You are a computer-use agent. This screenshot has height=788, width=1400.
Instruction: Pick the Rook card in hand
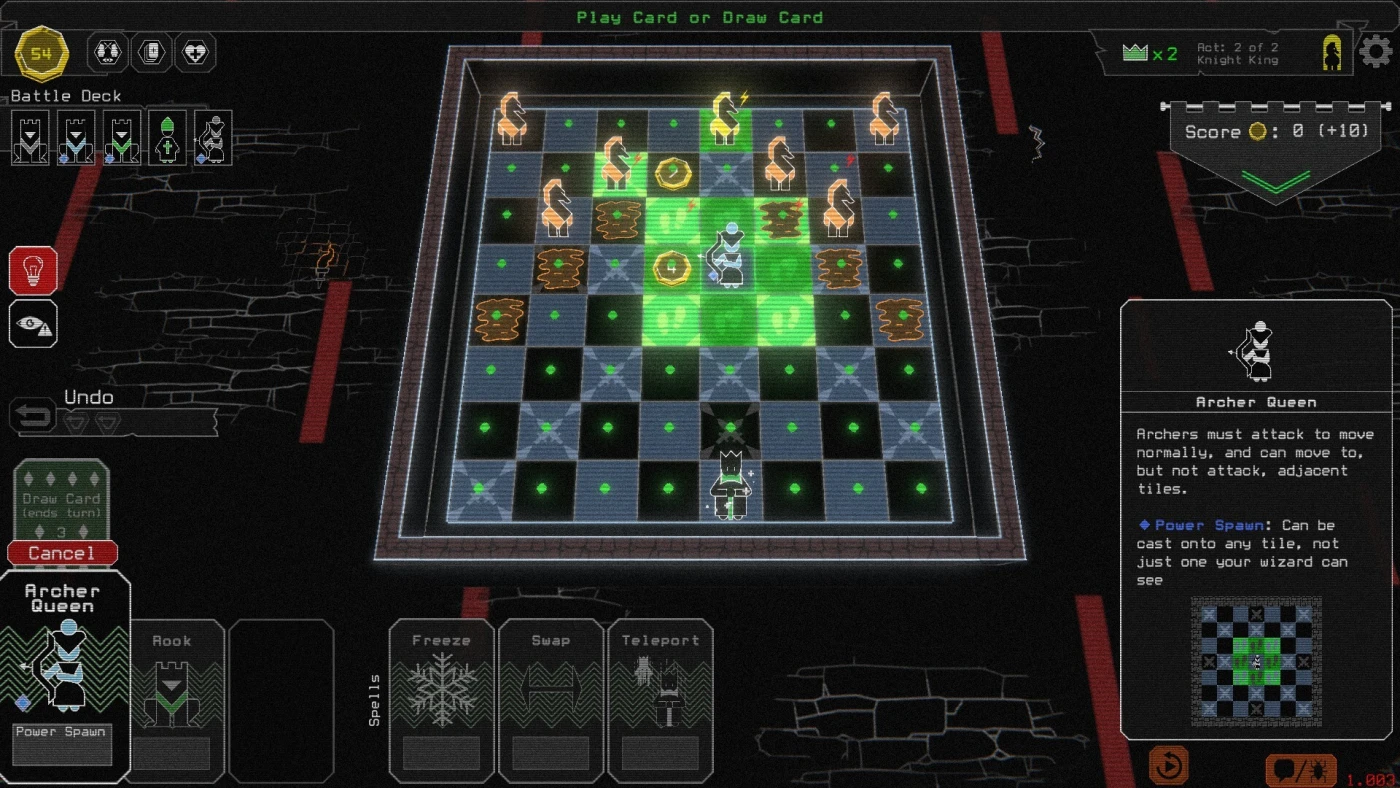click(172, 700)
